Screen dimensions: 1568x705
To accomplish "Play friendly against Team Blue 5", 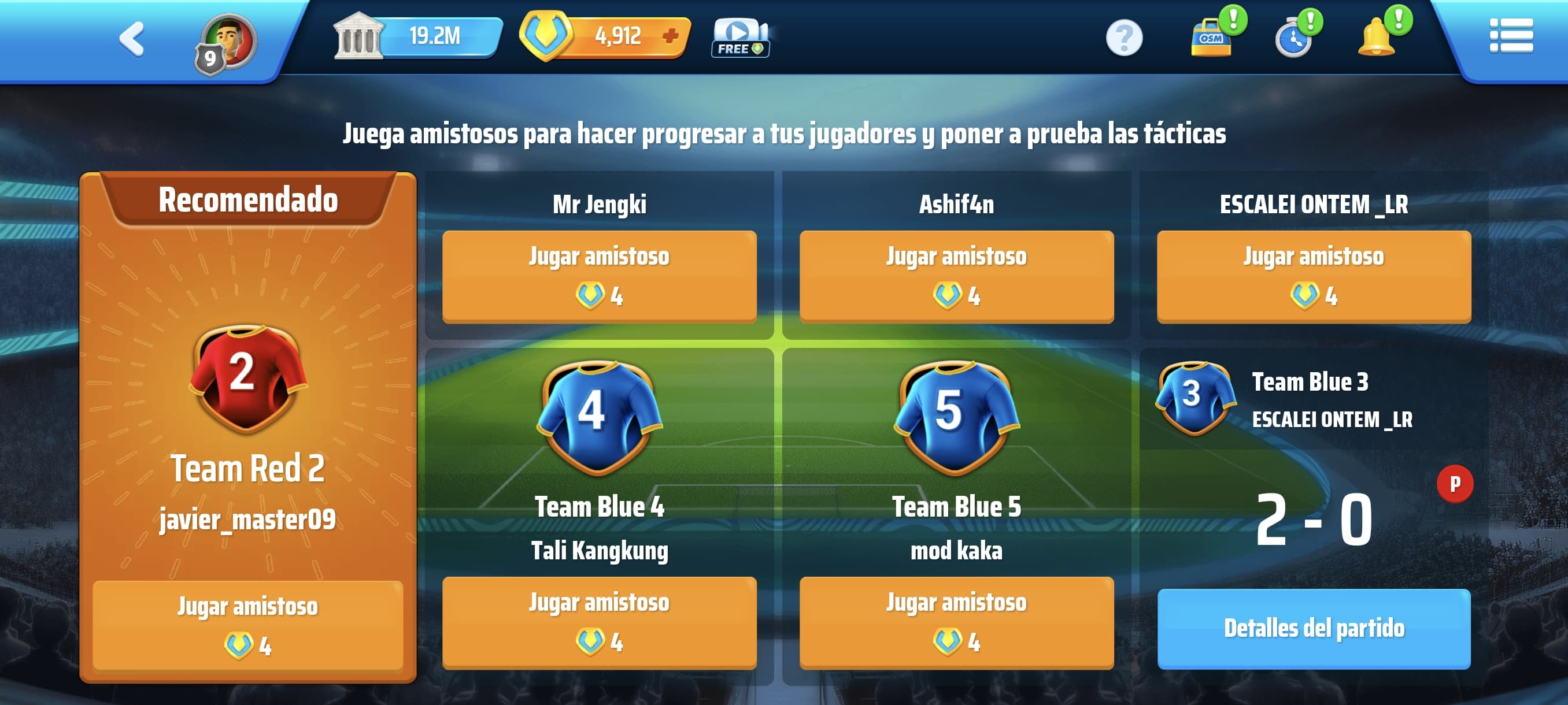I will pyautogui.click(x=956, y=622).
